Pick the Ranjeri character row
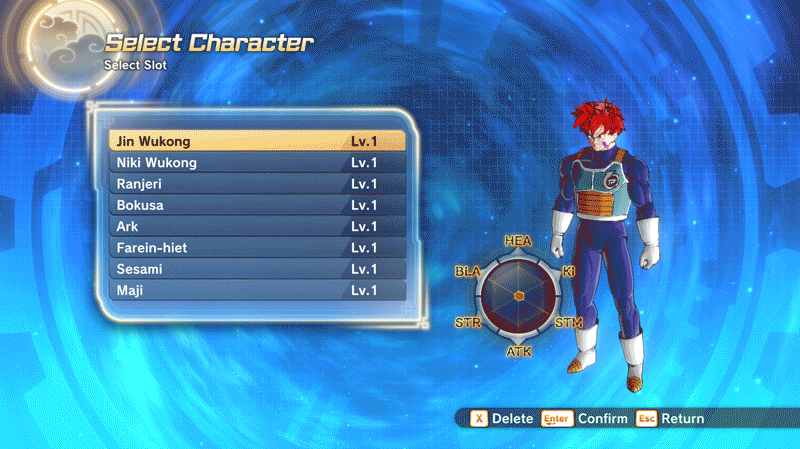Viewport: 800px width, 449px height. [257, 184]
